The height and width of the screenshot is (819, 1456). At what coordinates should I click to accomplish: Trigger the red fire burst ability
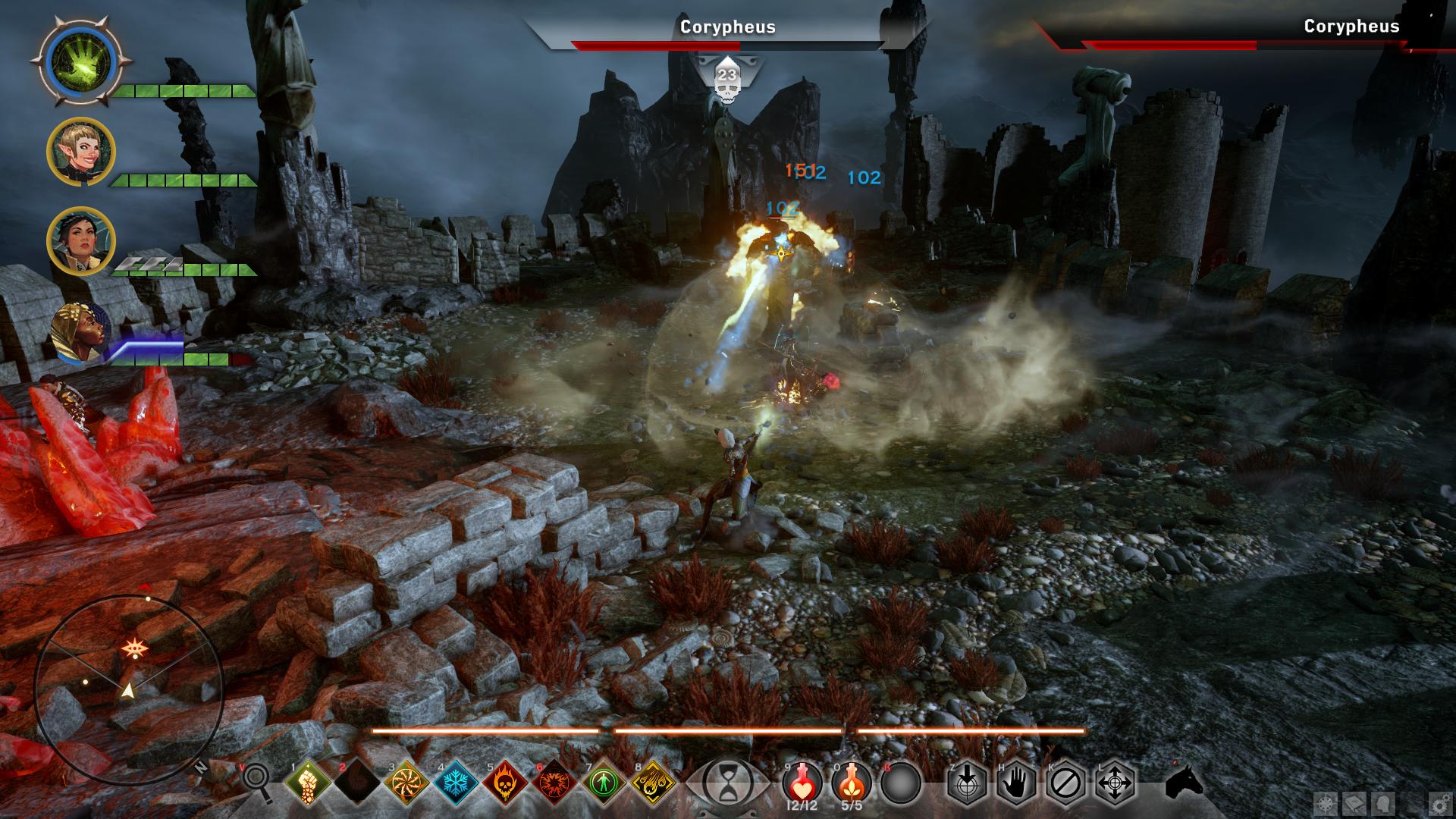click(555, 782)
